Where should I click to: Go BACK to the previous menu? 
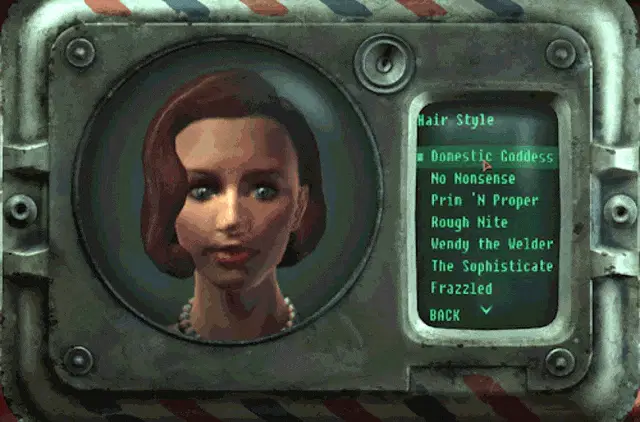pyautogui.click(x=446, y=314)
